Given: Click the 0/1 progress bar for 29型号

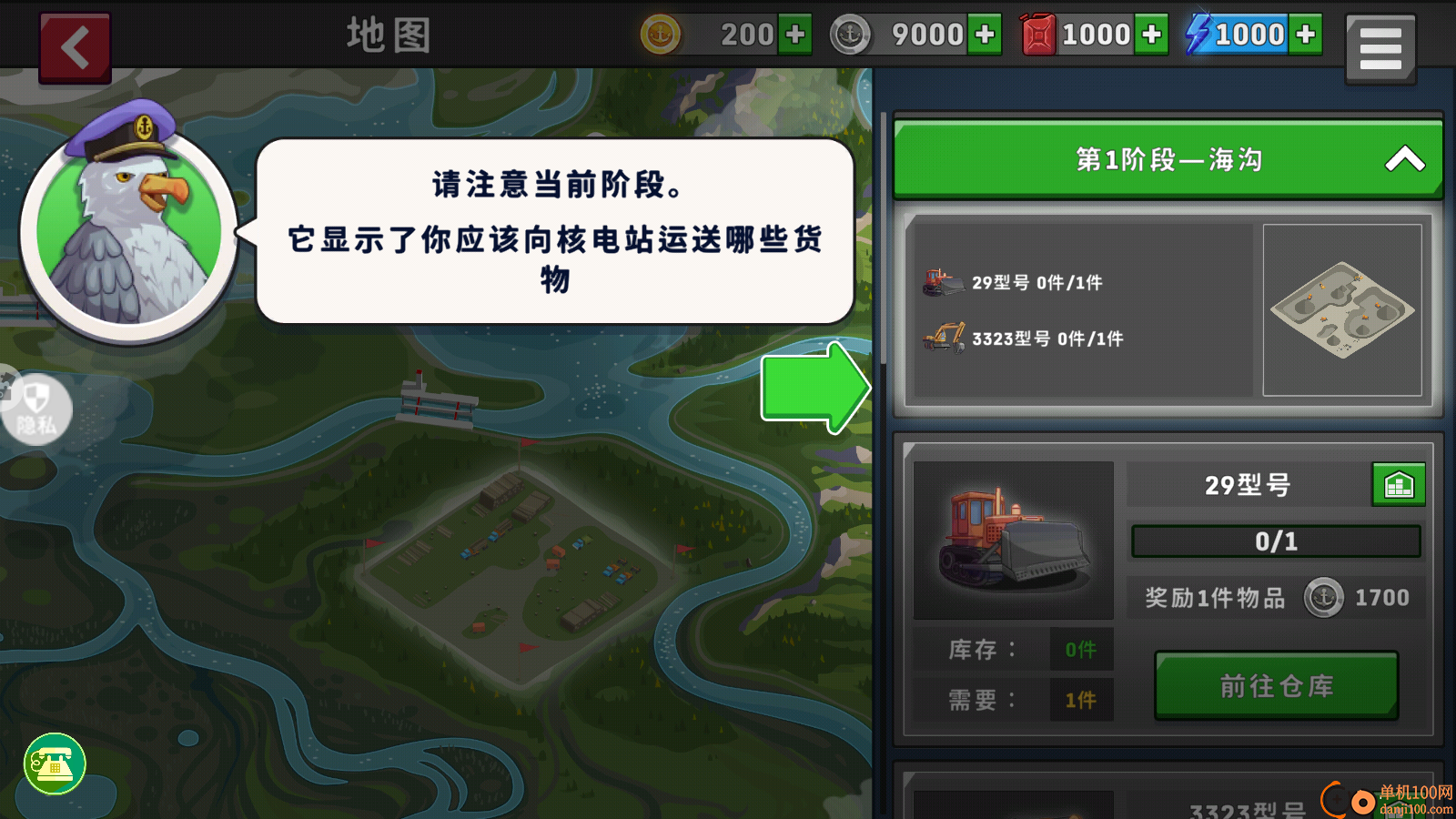Looking at the screenshot, I should [1274, 541].
